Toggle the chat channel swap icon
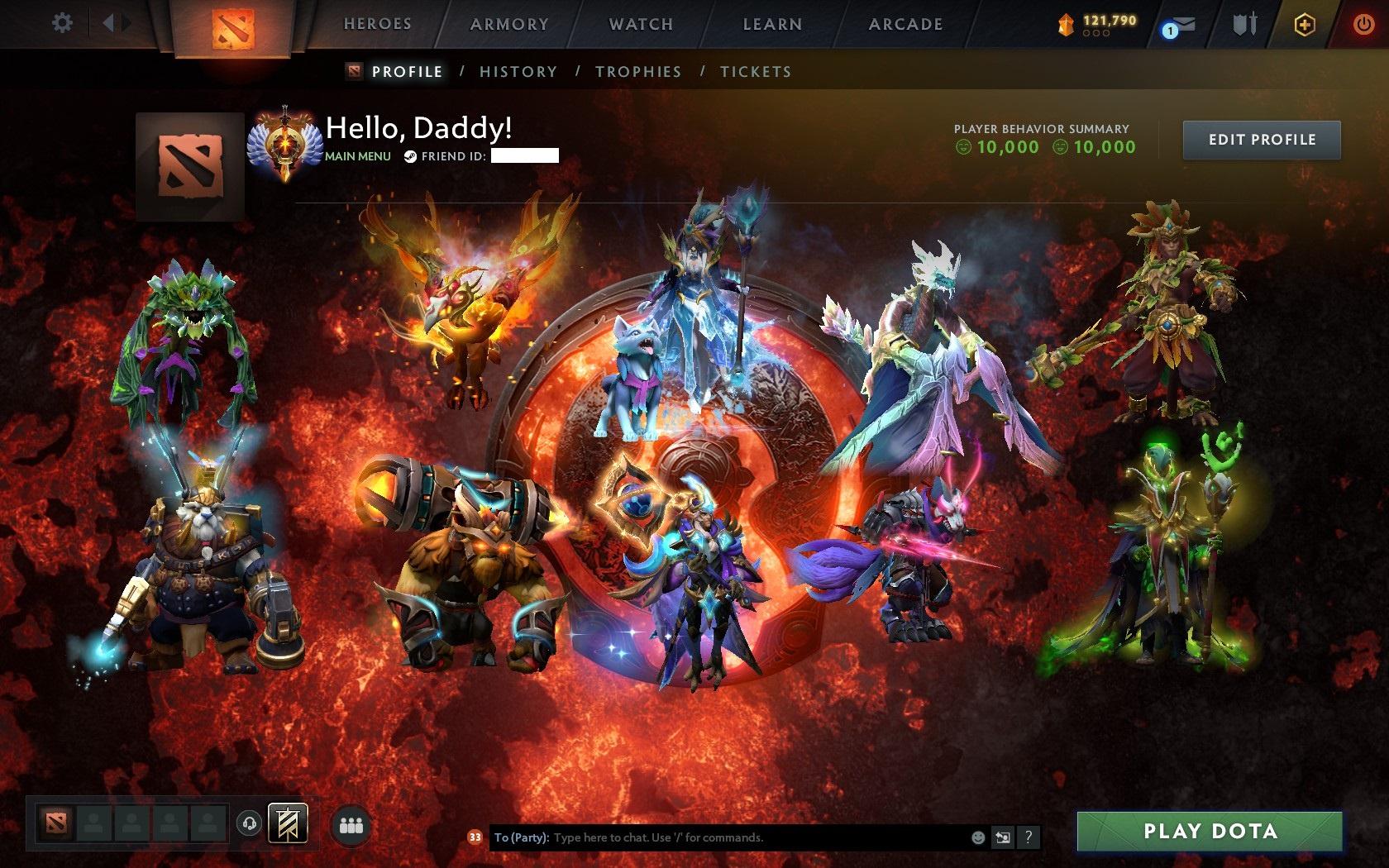1389x868 pixels. [x=1004, y=837]
